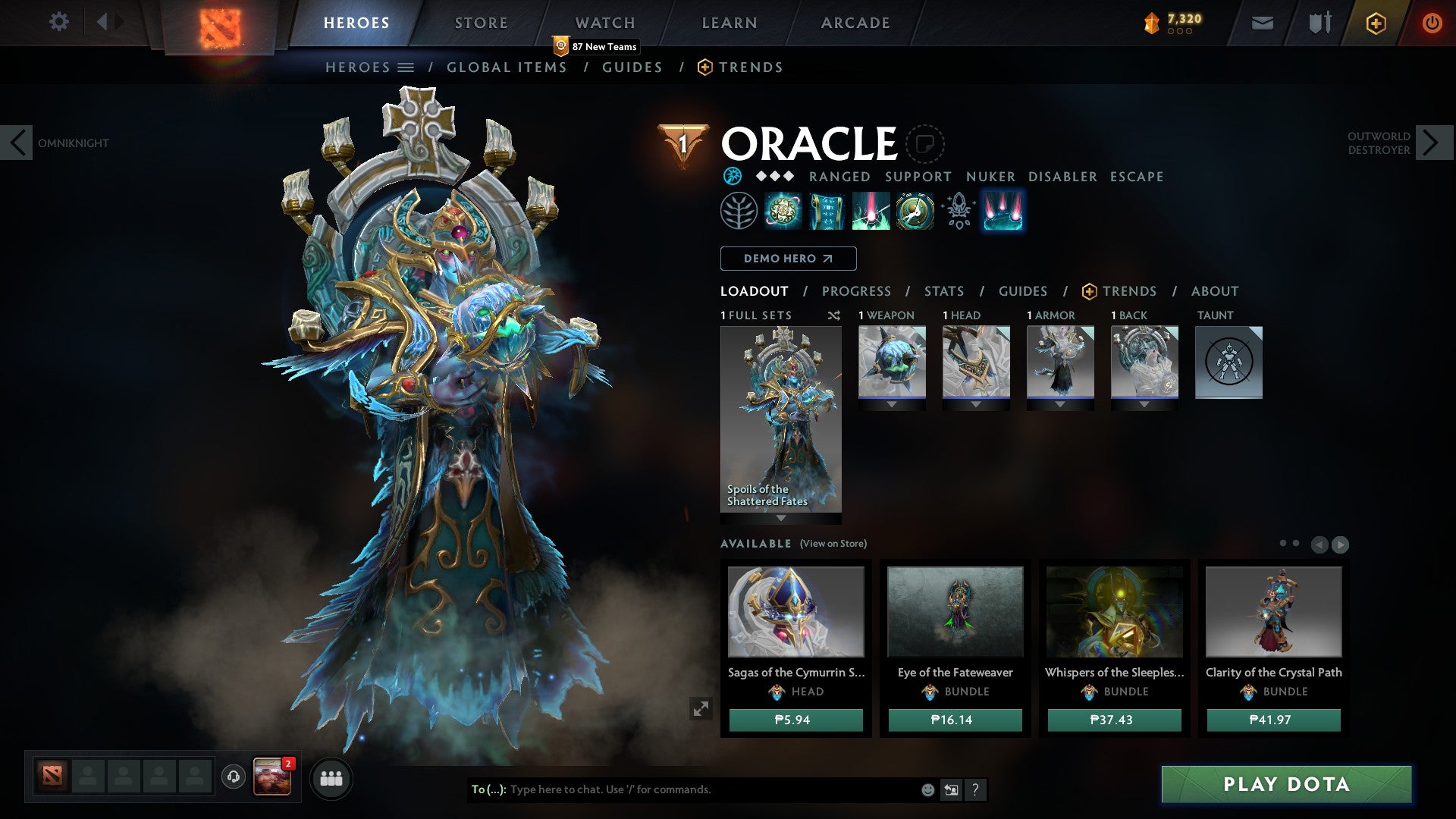
Task: Click the voice chat headphones icon
Action: click(x=233, y=775)
